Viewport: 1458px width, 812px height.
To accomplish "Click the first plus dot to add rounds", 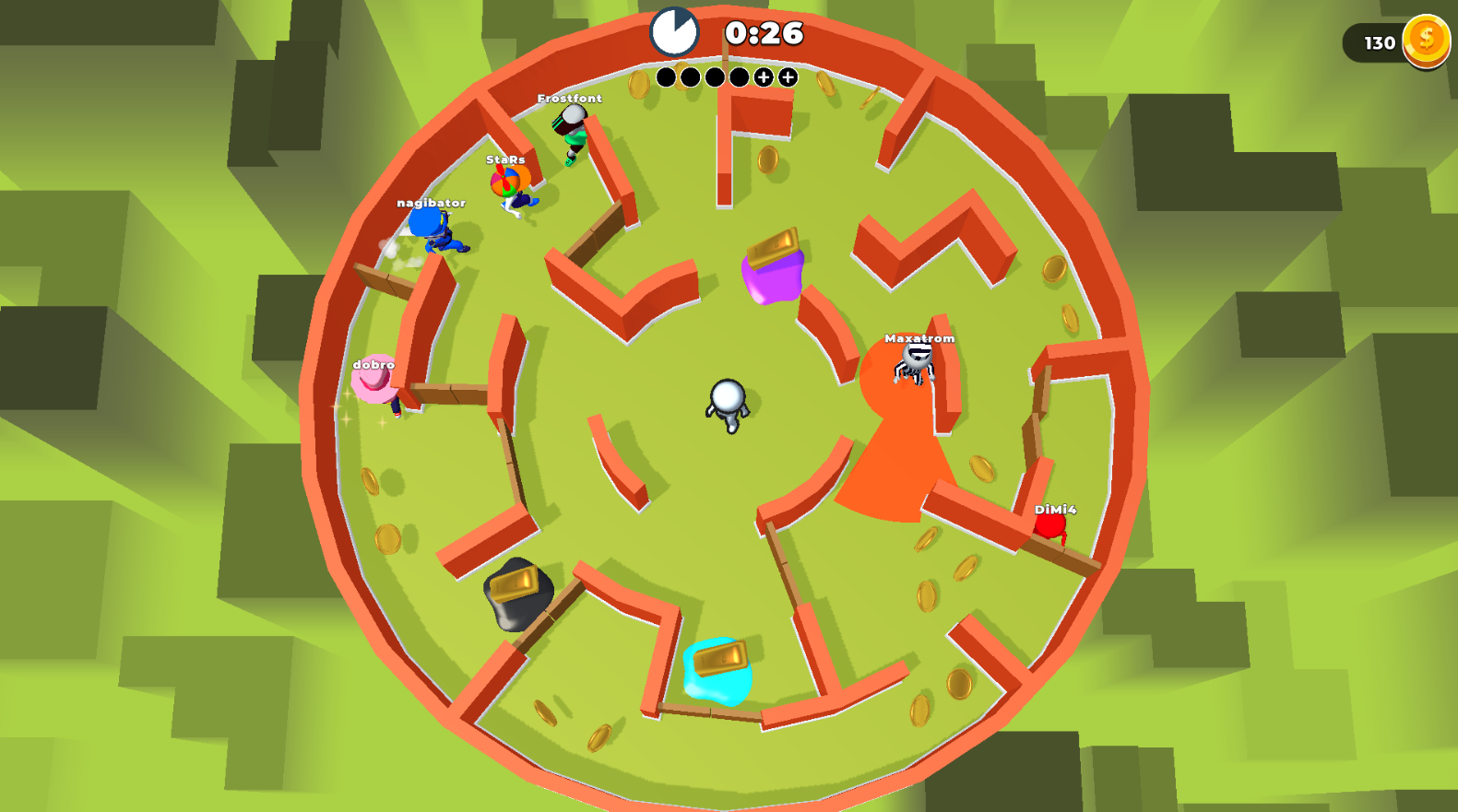I will point(762,77).
